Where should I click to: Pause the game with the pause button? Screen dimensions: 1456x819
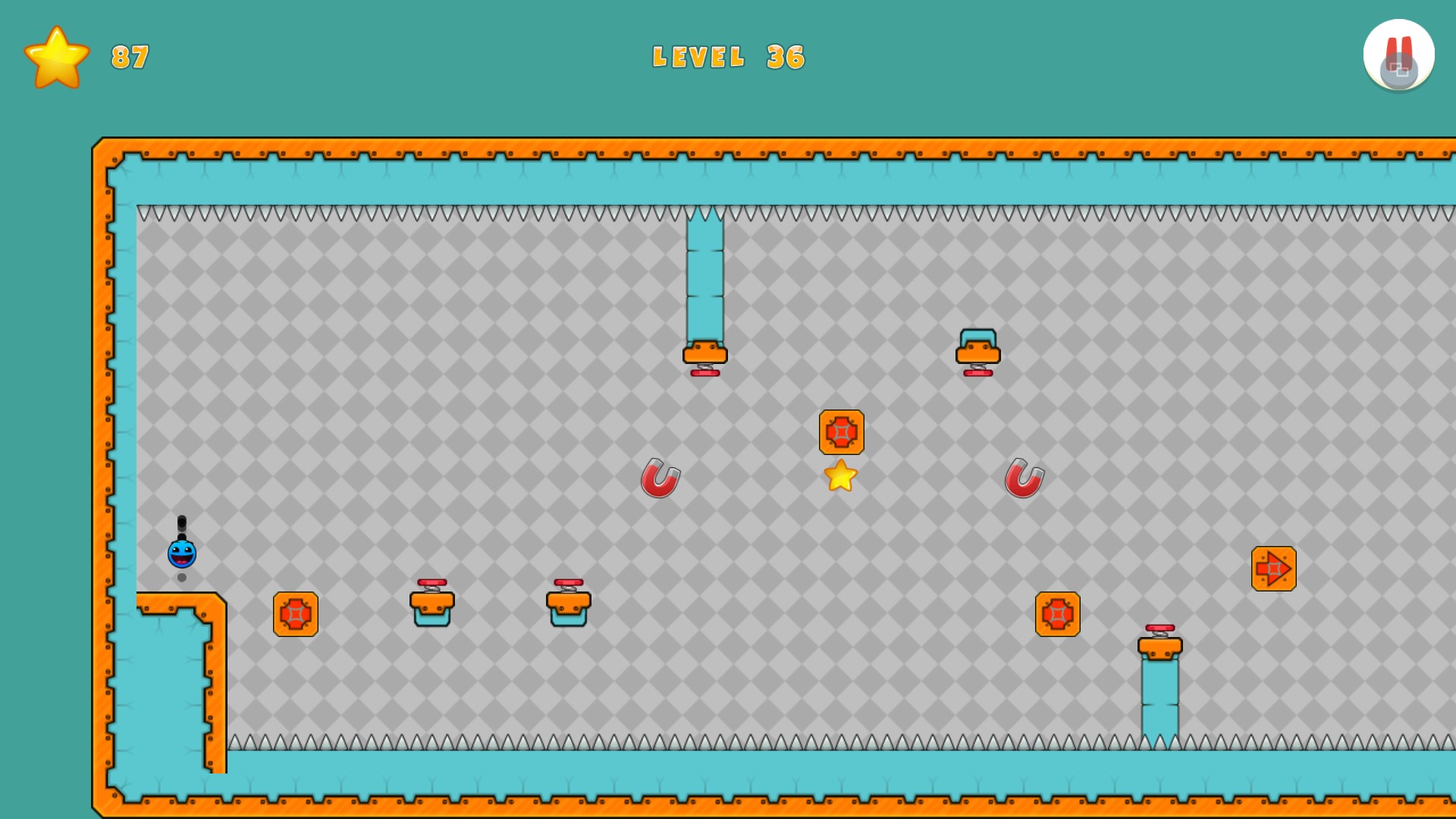click(1399, 53)
